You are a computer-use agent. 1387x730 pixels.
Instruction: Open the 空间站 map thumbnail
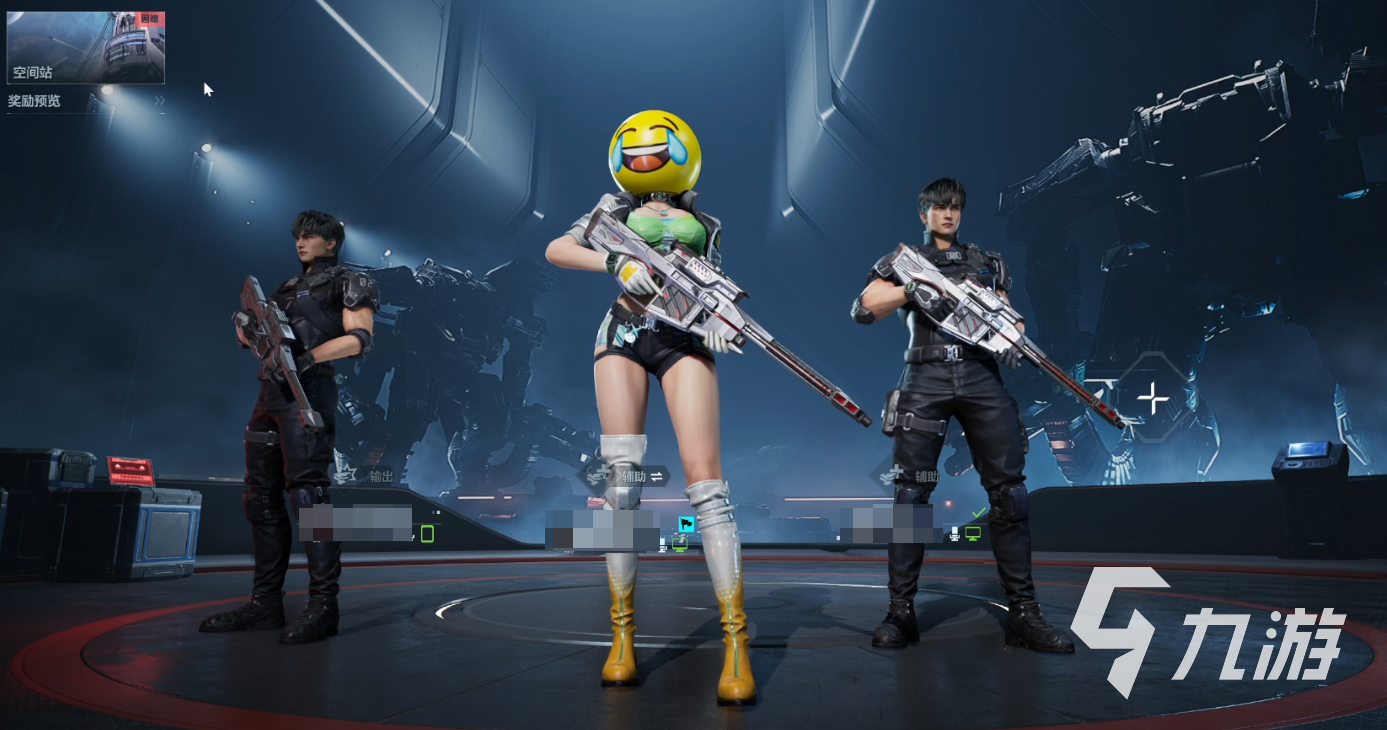(86, 47)
